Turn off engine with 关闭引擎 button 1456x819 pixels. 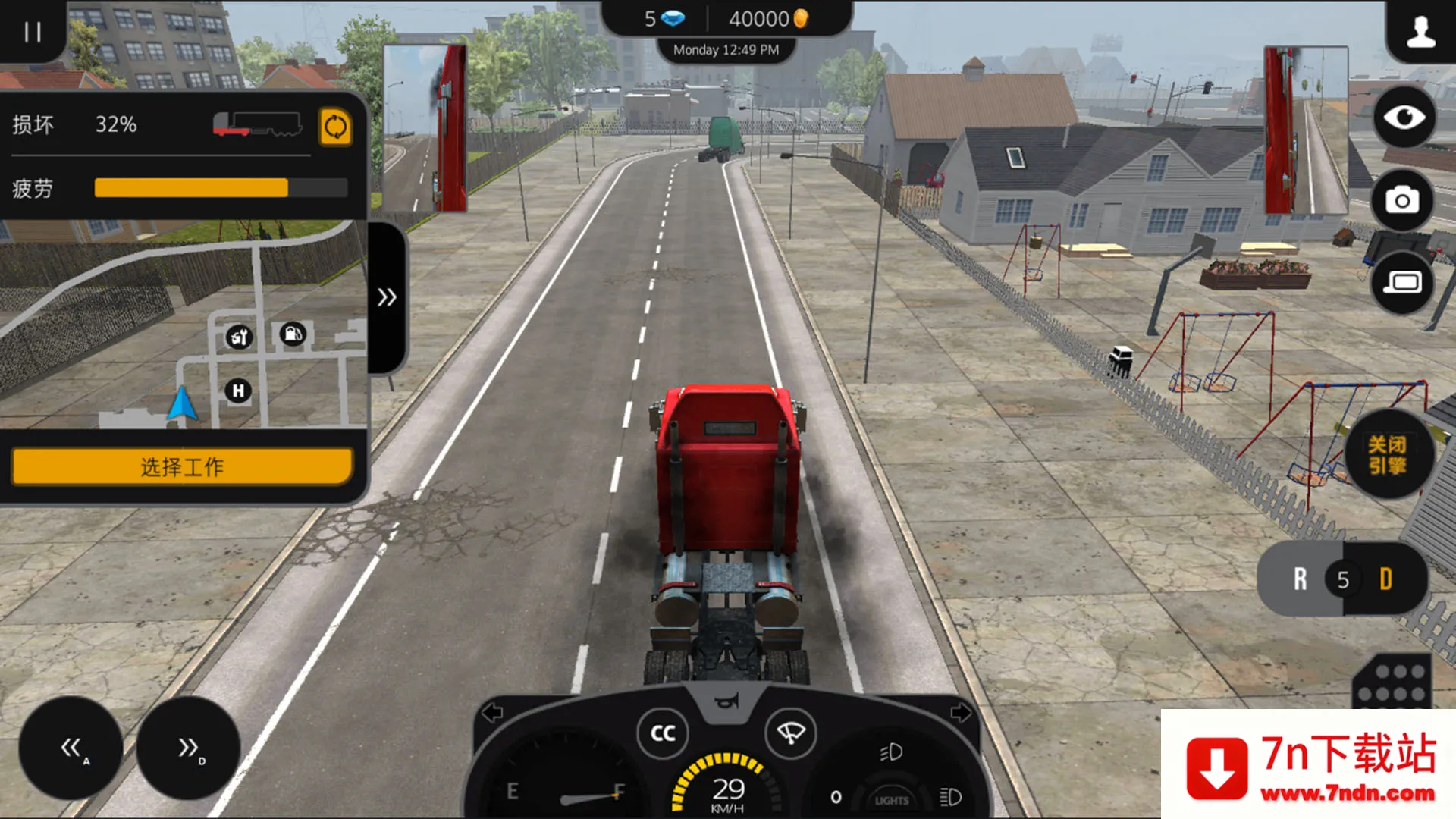coord(1387,455)
